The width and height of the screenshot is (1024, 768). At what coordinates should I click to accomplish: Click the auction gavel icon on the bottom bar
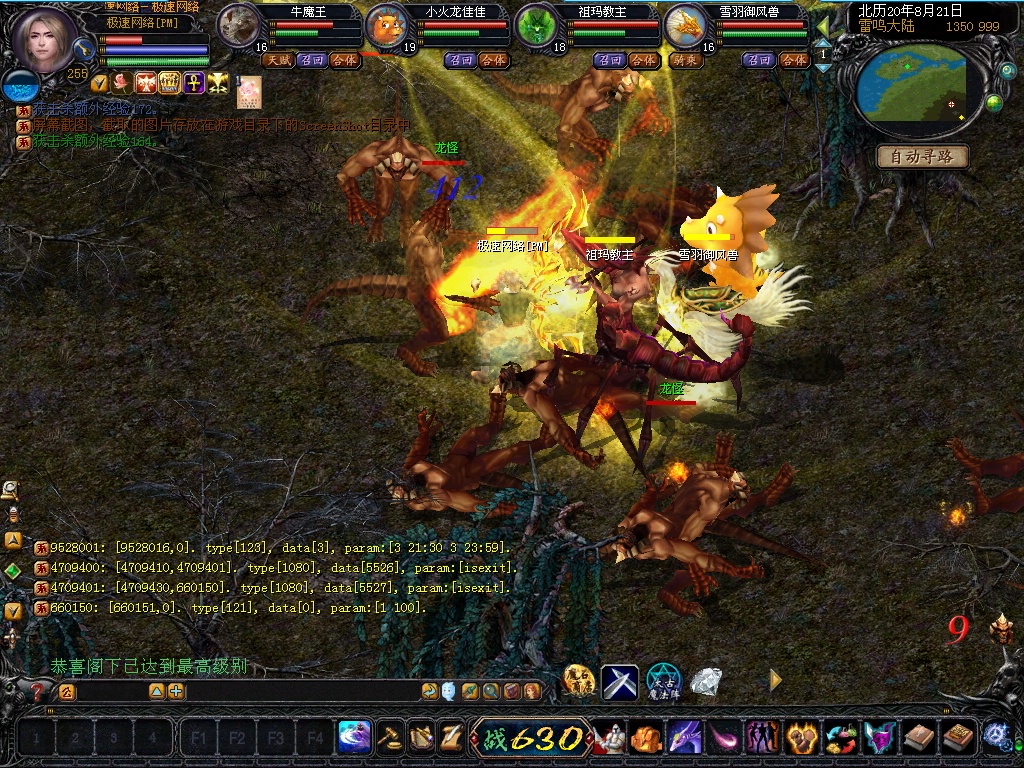coord(390,738)
